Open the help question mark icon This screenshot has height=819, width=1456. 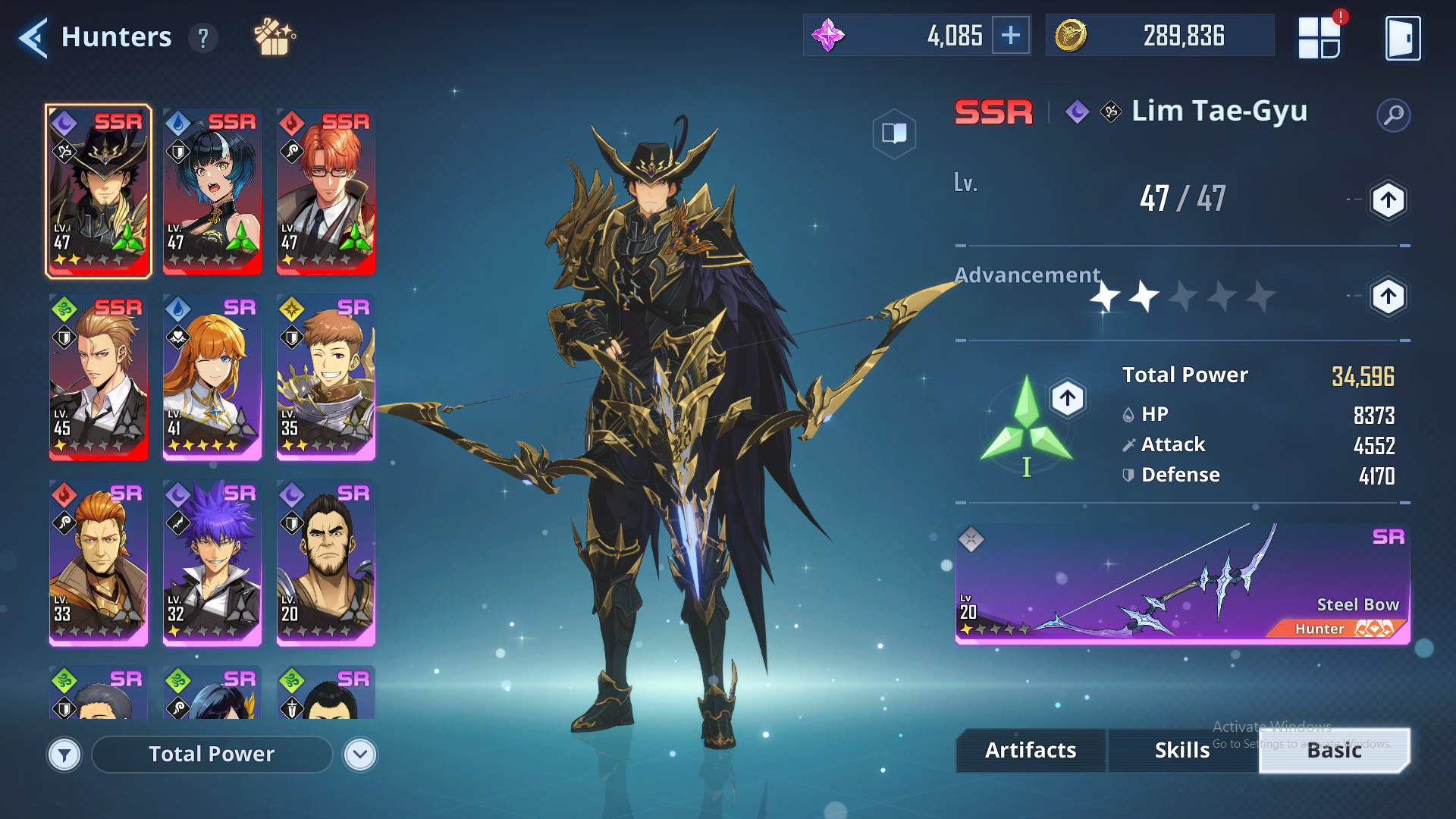pyautogui.click(x=202, y=37)
